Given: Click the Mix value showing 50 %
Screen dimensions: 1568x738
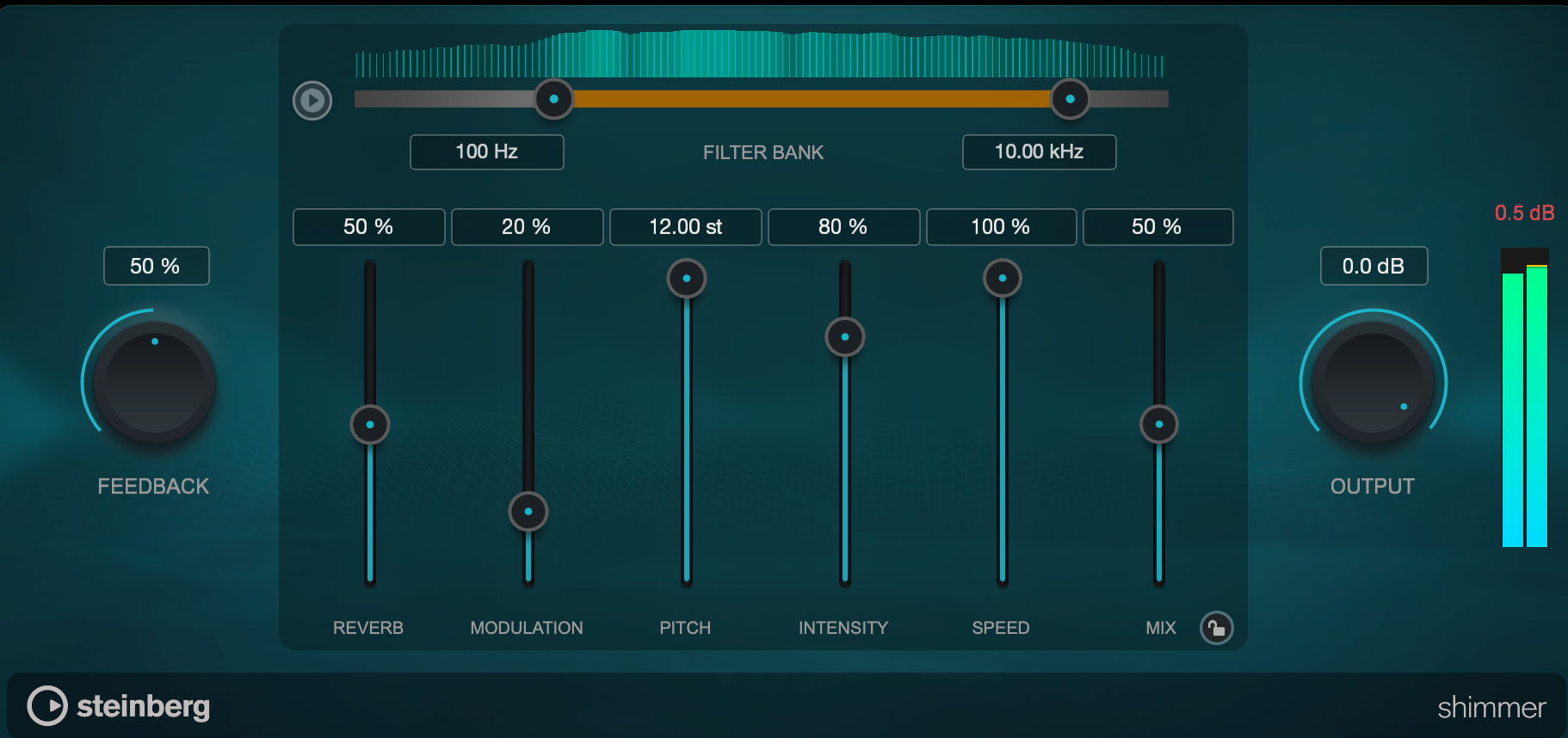Looking at the screenshot, I should 1157,227.
